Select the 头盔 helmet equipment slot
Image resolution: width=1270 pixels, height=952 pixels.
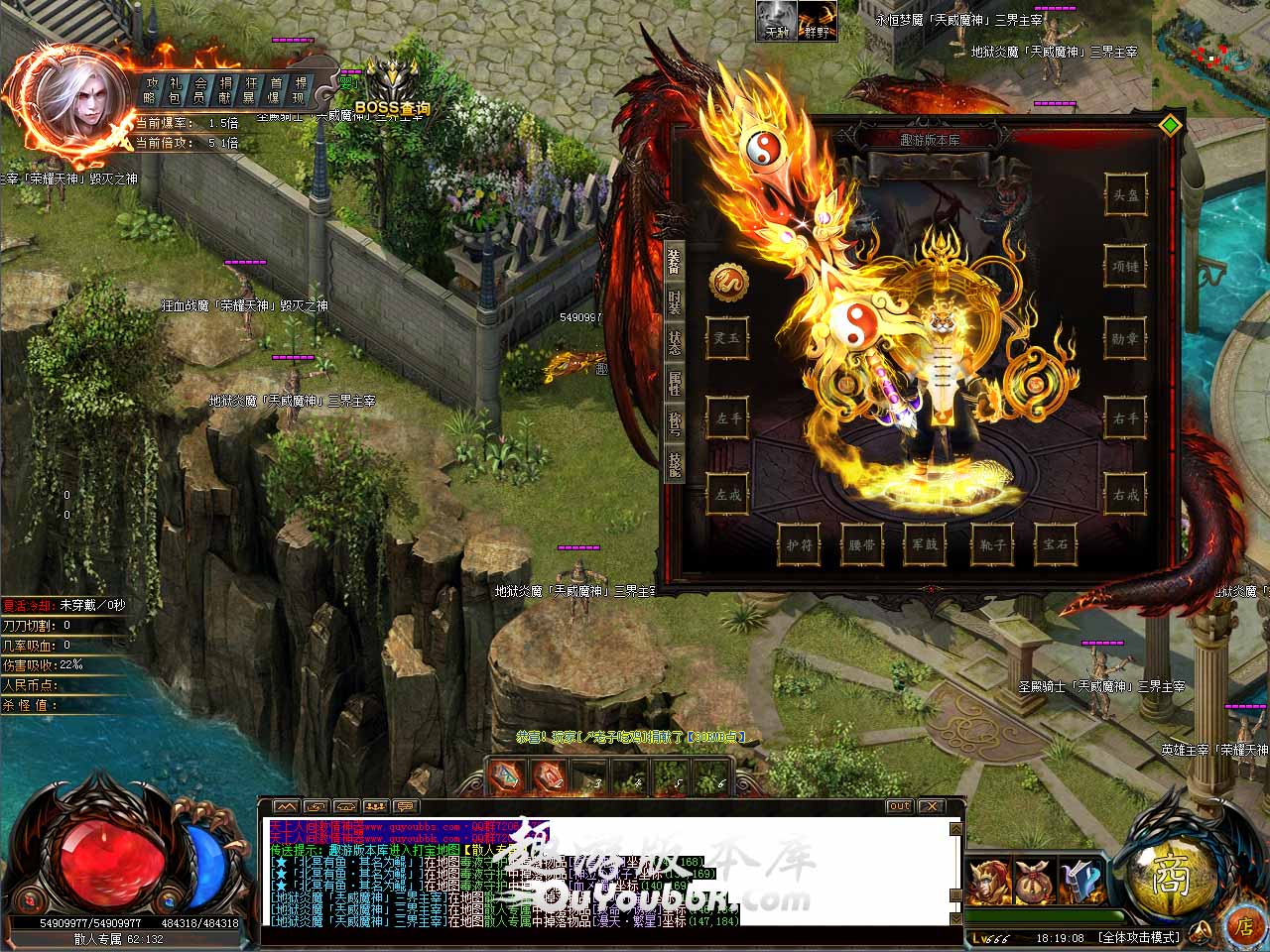click(1125, 195)
